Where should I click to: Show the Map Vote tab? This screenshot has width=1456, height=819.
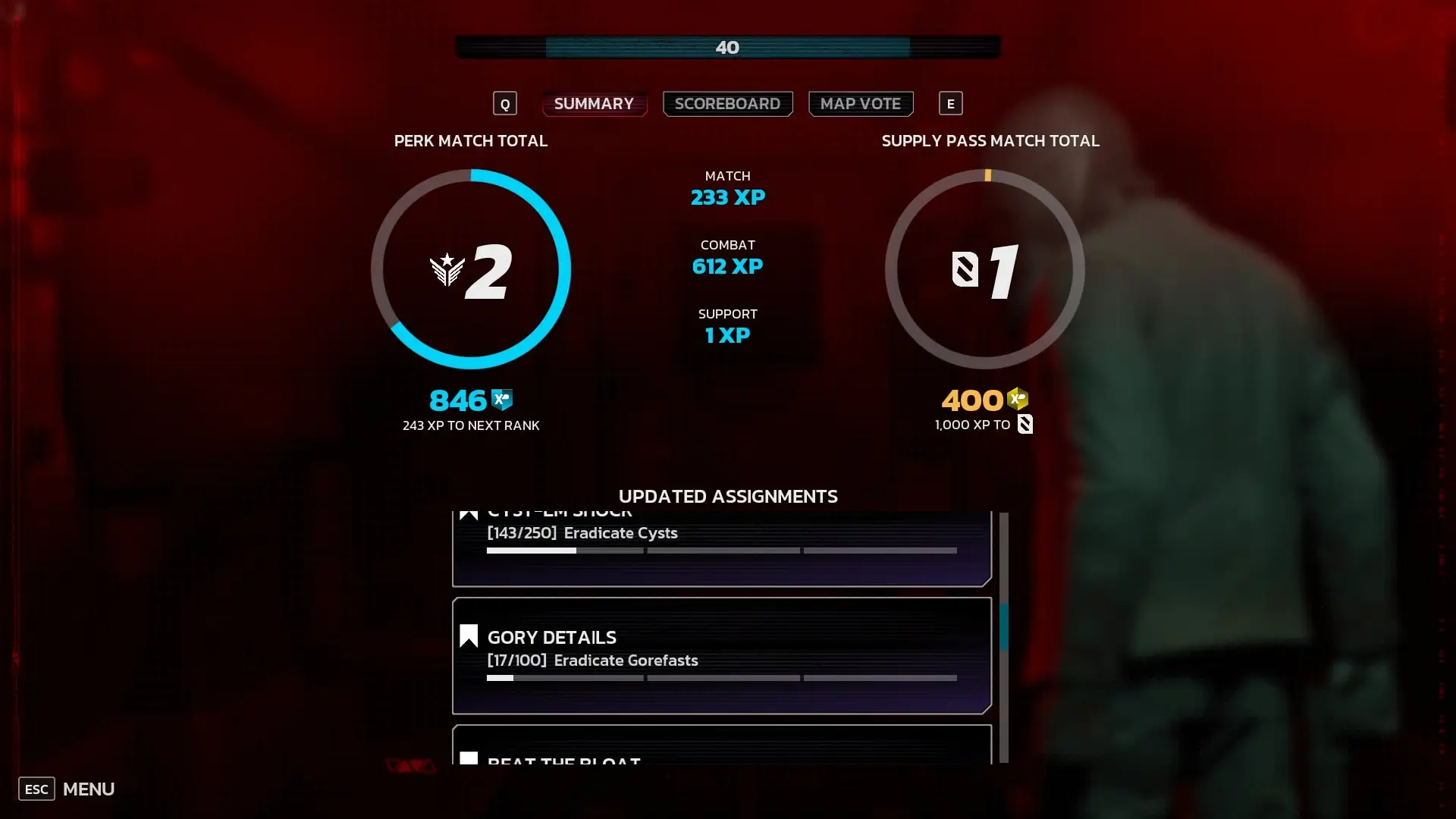(x=860, y=104)
